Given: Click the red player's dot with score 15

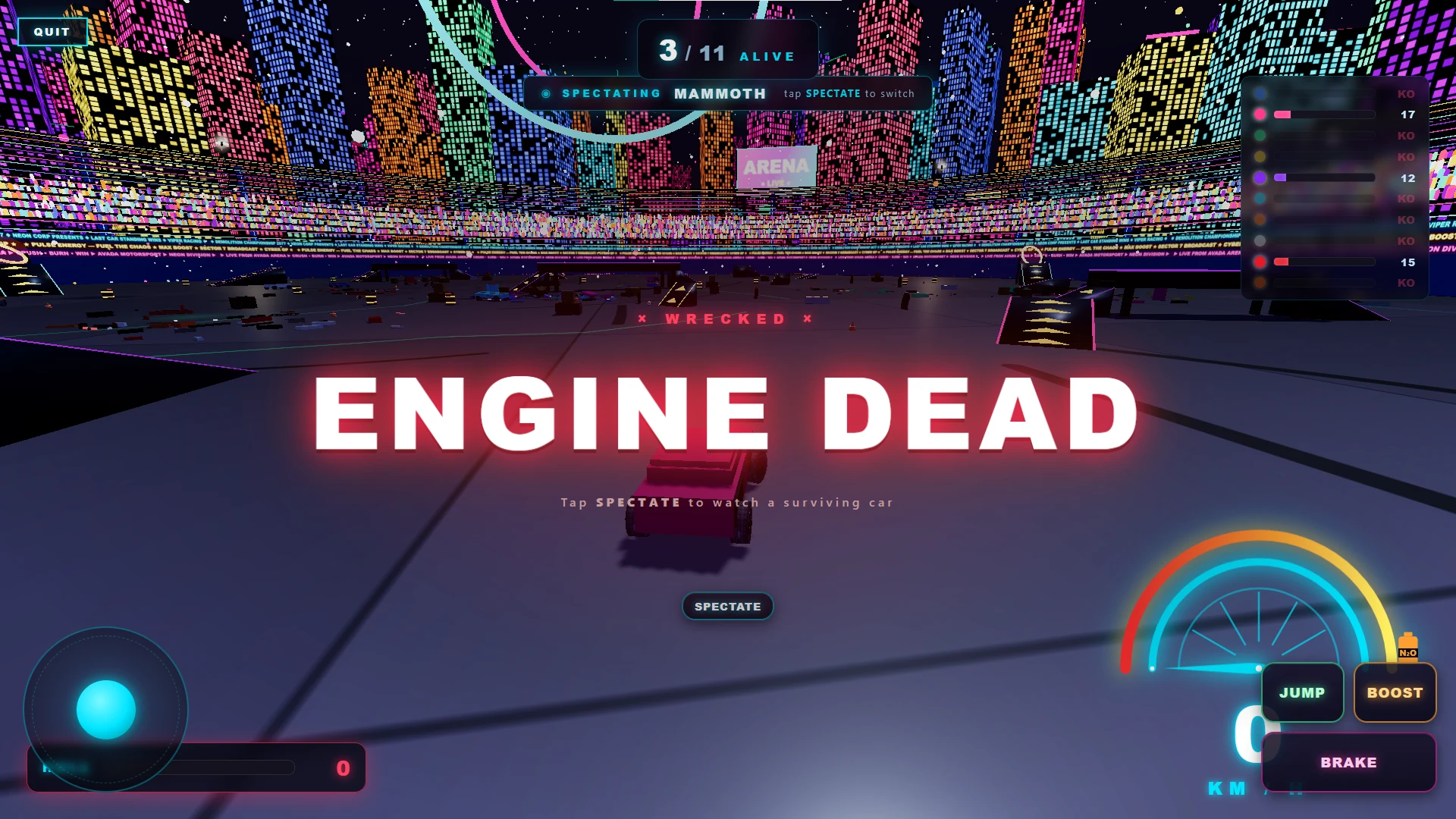Looking at the screenshot, I should pyautogui.click(x=1260, y=262).
